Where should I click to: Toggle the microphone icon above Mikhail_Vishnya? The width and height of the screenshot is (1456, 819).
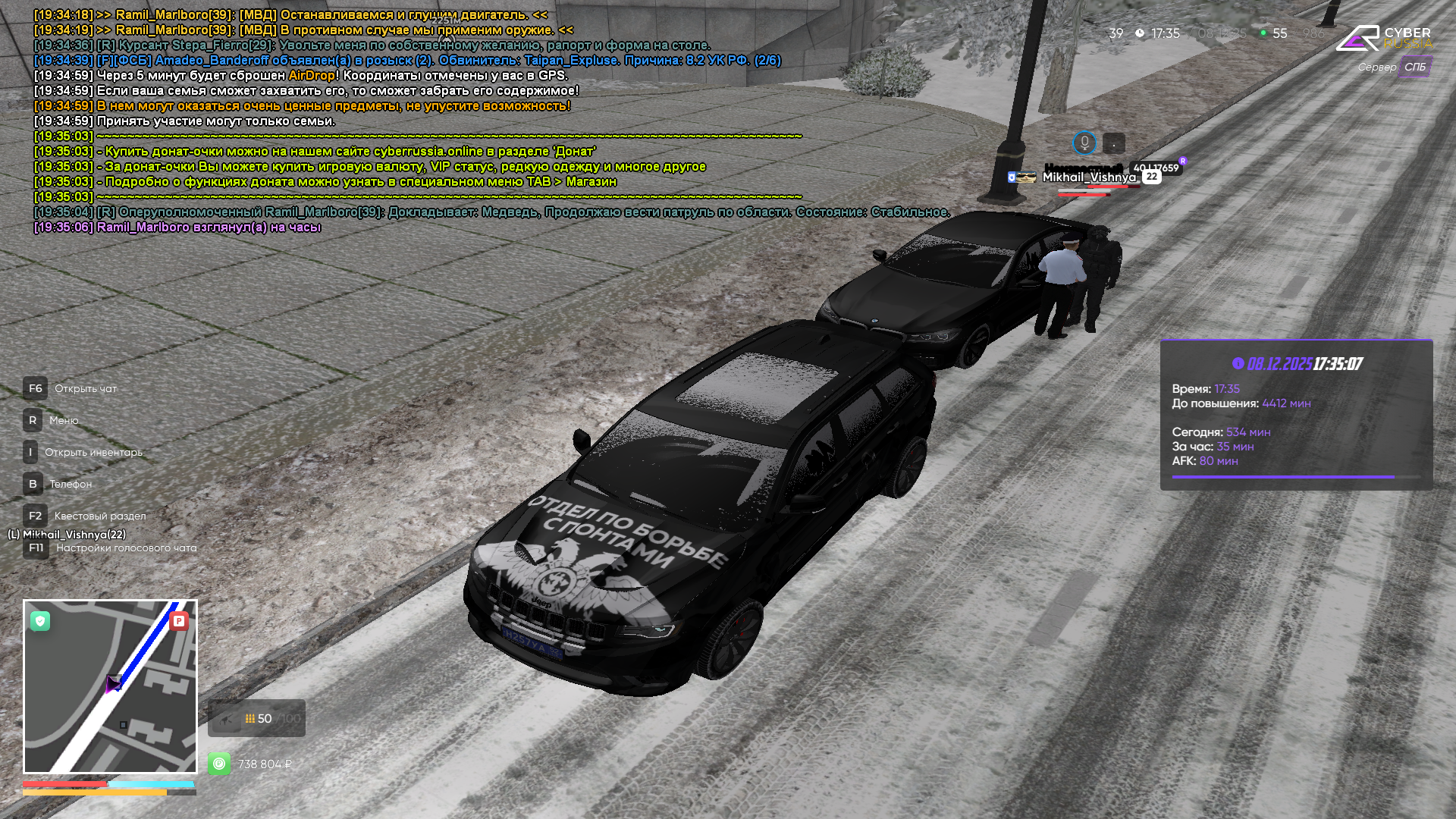coord(1084,143)
